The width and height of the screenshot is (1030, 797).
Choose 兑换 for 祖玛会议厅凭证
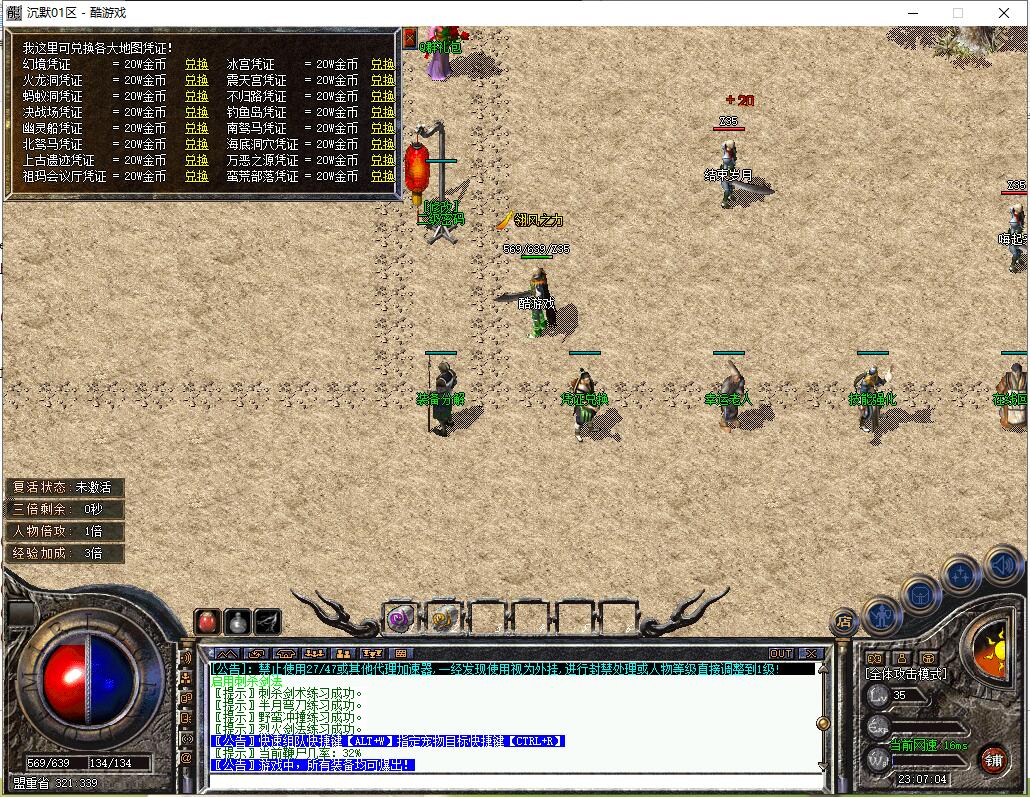pos(196,176)
